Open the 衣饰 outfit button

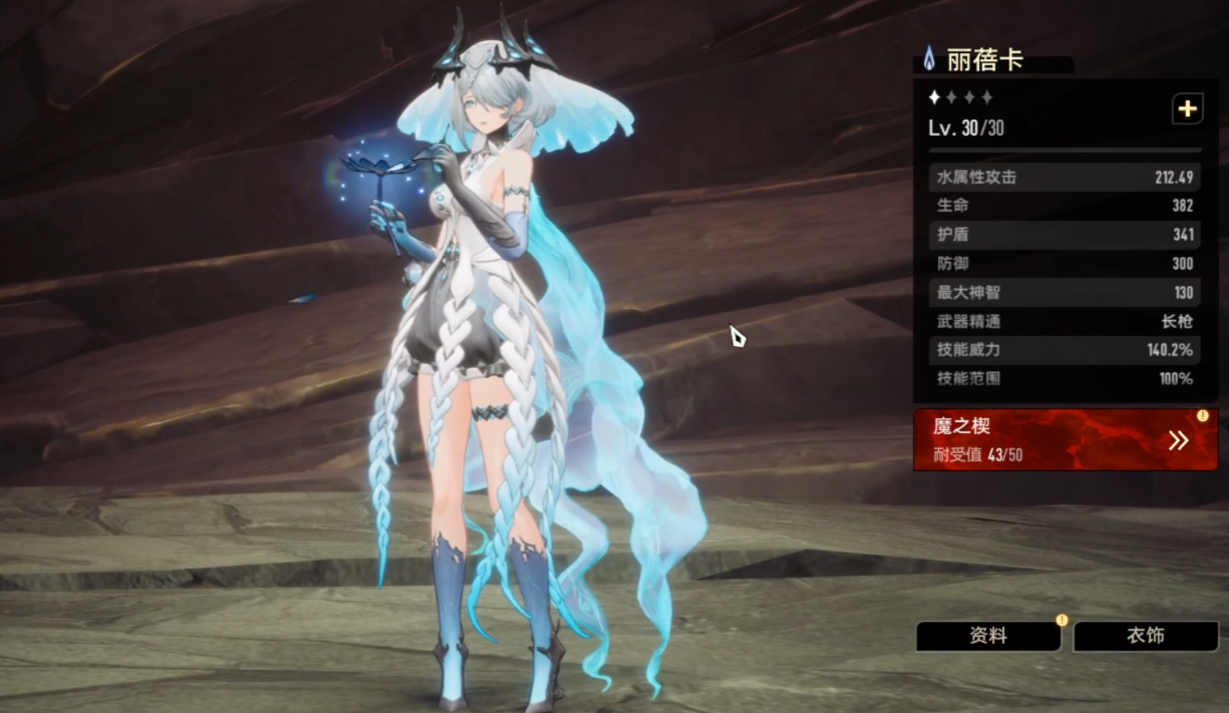coord(1145,636)
